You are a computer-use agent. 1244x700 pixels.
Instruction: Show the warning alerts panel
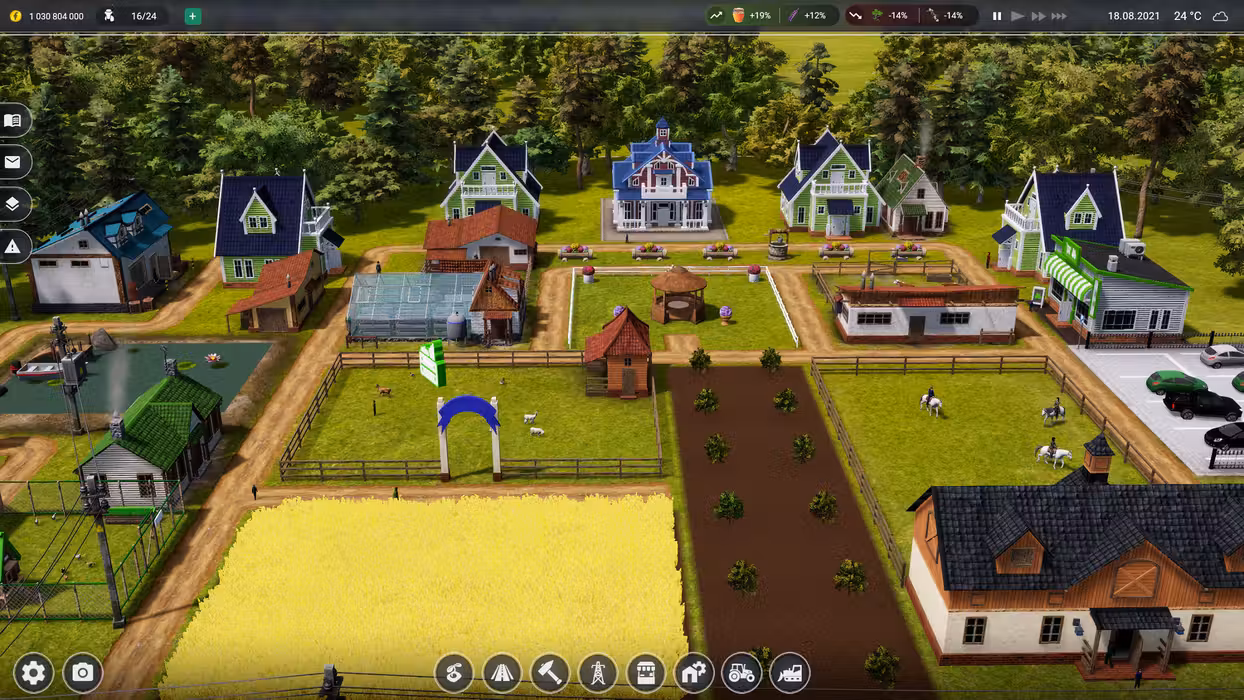pyautogui.click(x=13, y=246)
